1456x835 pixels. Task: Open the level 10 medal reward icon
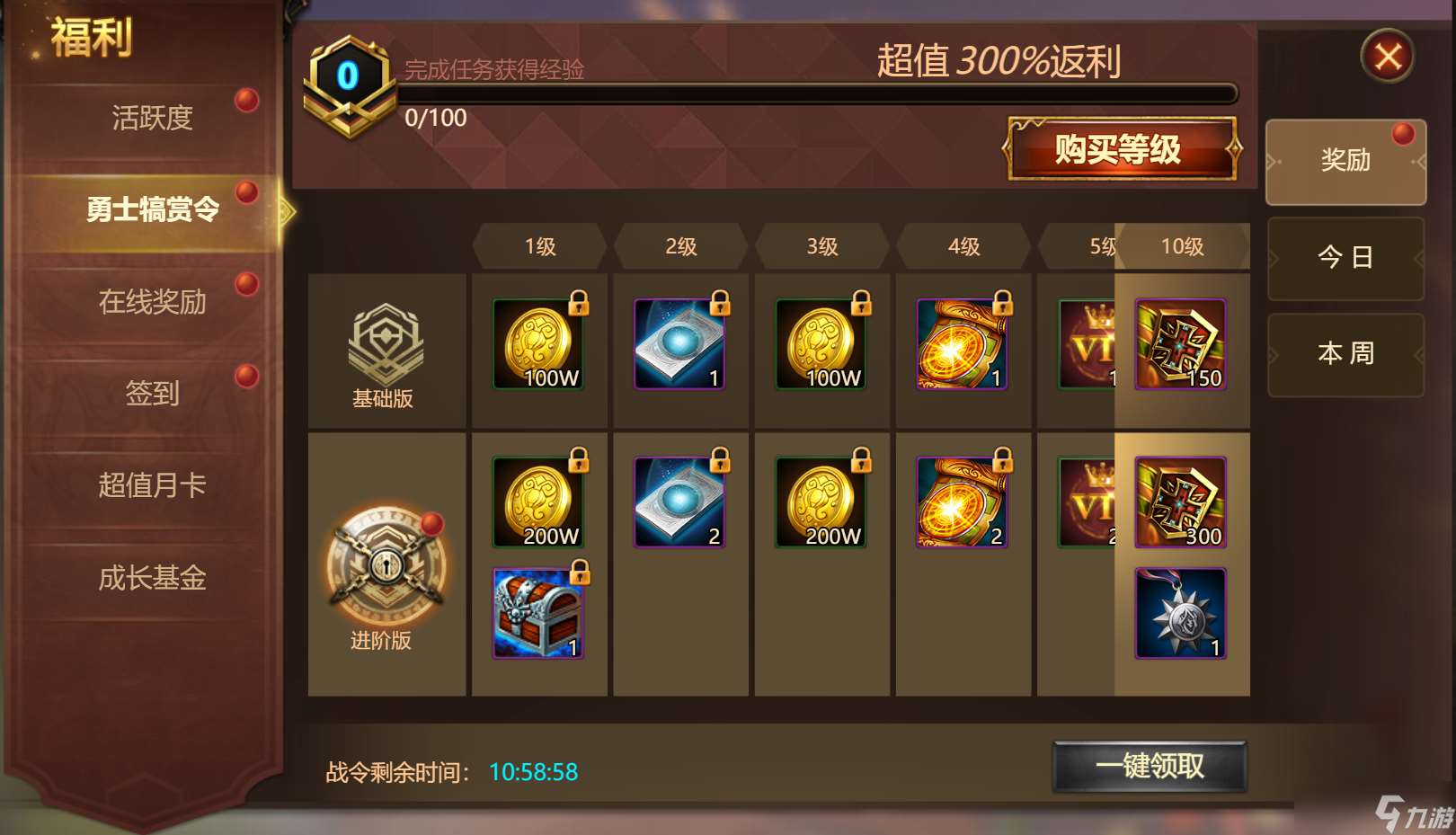click(1180, 613)
